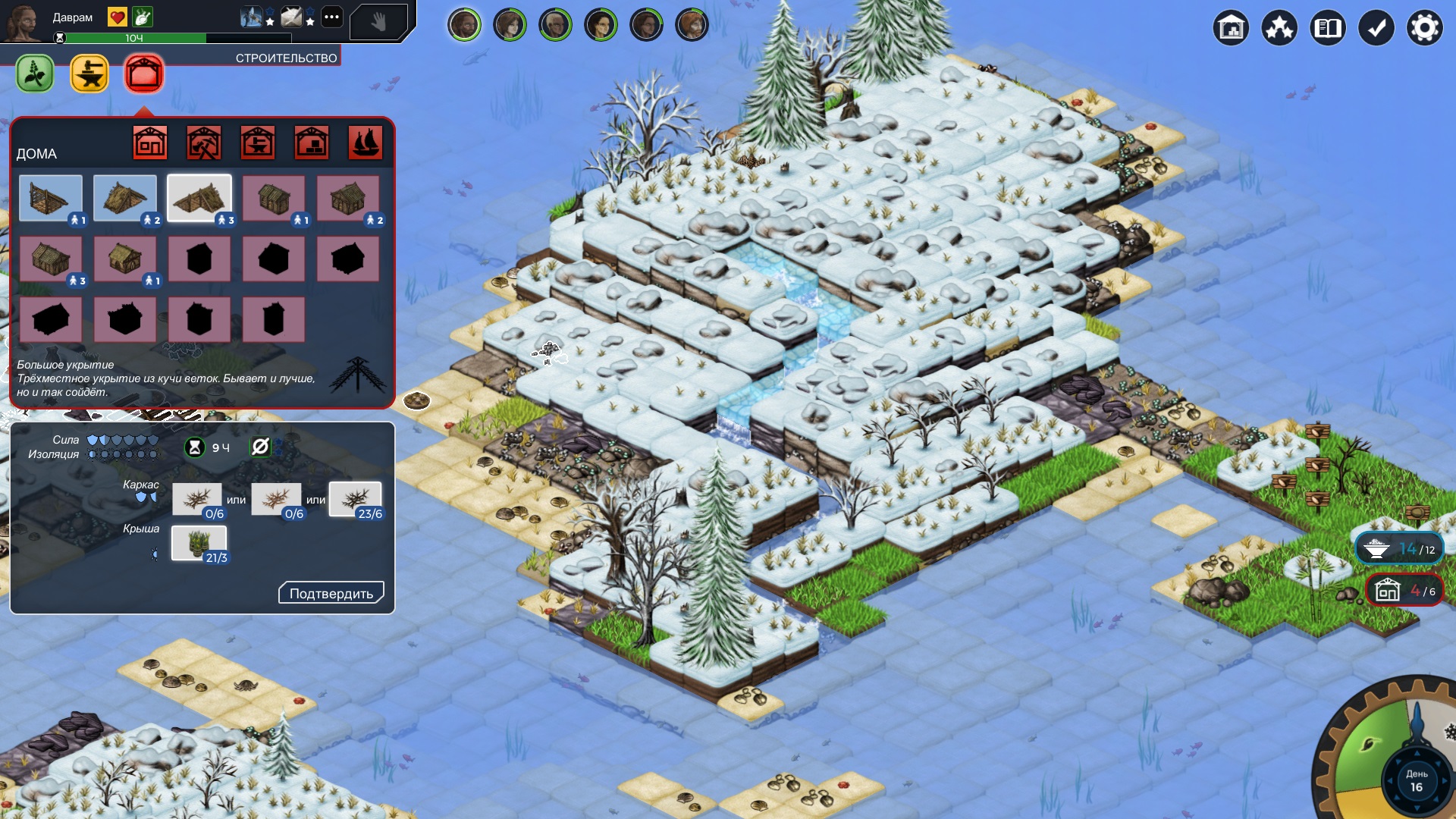Open the journal book icon
This screenshot has height=819, width=1456.
pyautogui.click(x=1327, y=29)
